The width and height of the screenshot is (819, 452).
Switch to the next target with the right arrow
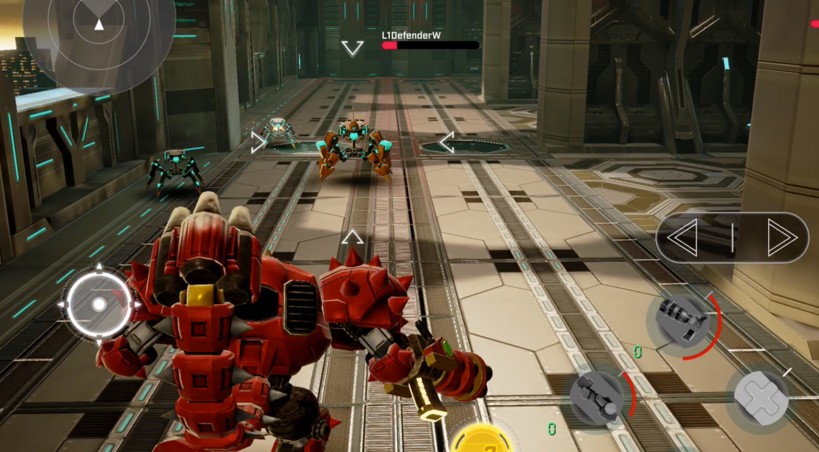[780, 238]
